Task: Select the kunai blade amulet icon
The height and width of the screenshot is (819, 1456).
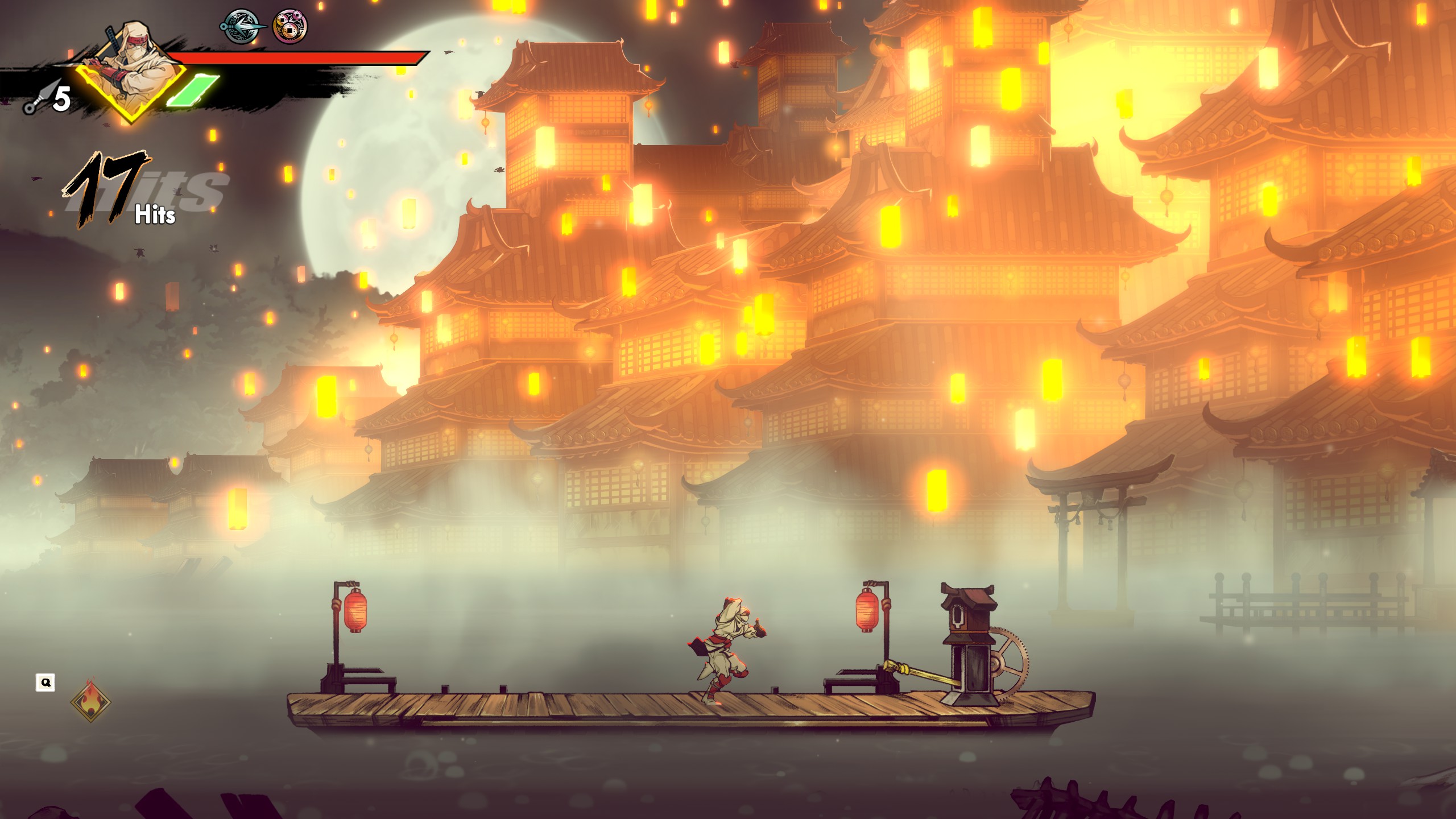Action: [x=242, y=27]
